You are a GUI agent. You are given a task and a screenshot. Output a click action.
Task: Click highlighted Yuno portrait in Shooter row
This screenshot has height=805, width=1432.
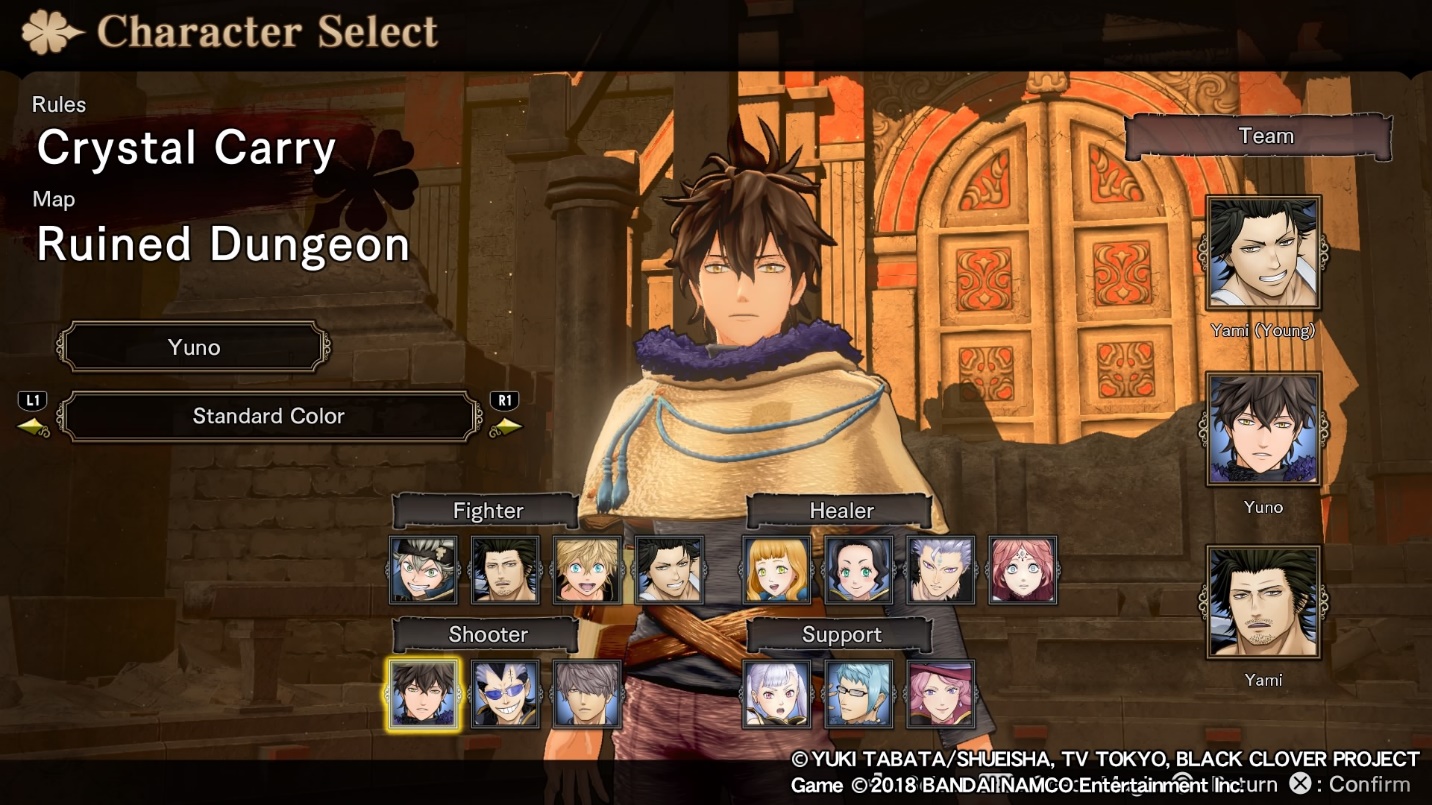pos(423,694)
